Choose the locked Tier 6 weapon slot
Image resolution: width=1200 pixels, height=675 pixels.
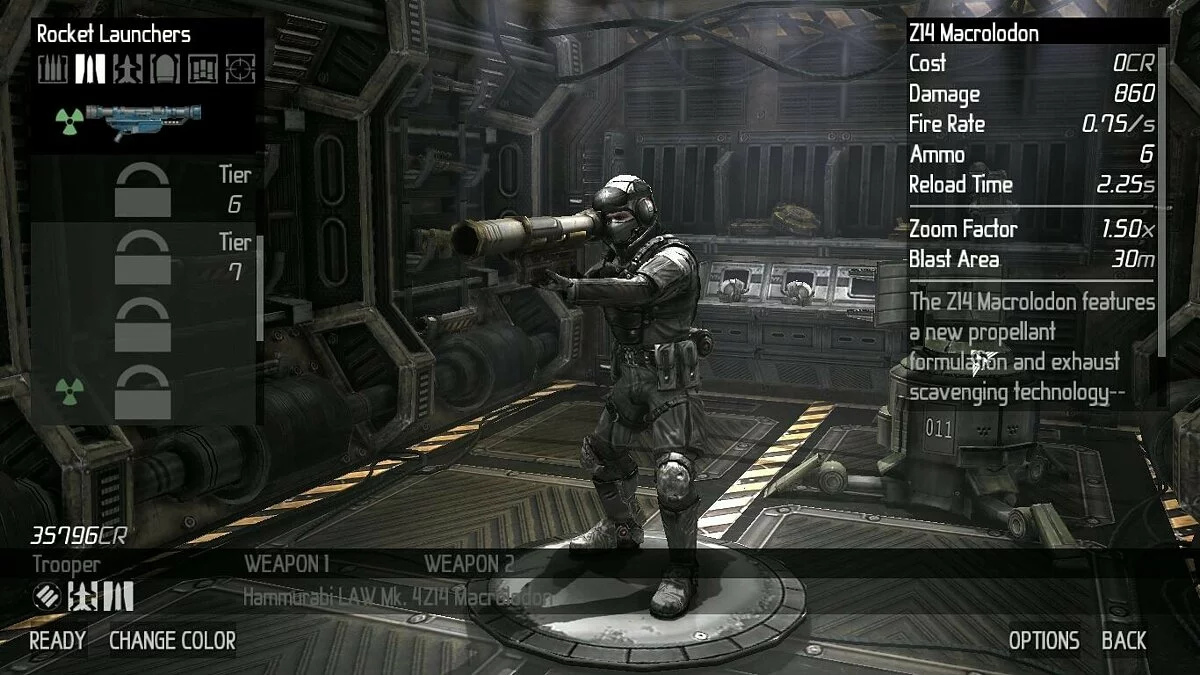143,190
